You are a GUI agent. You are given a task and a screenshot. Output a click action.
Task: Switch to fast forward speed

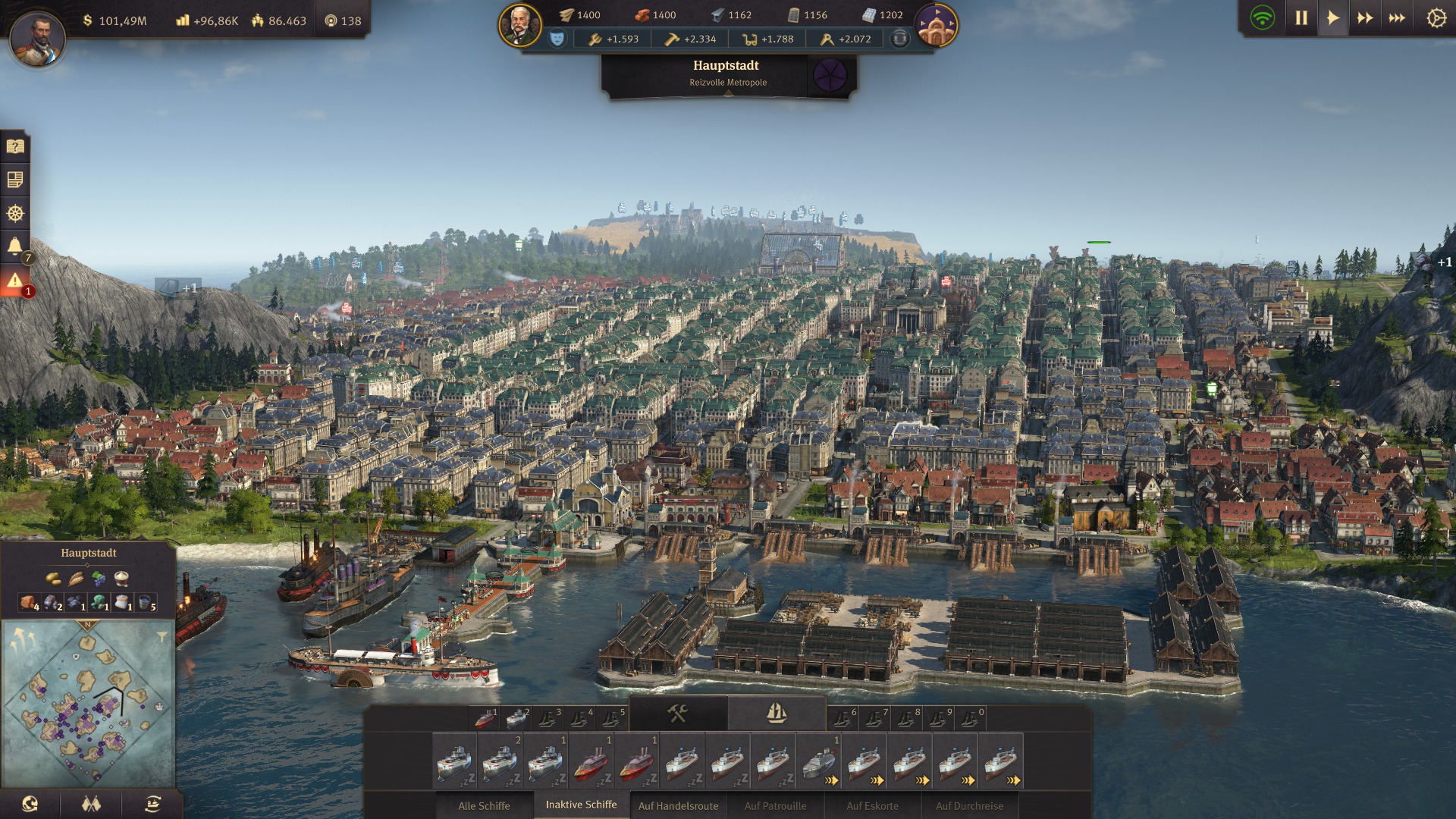point(1365,18)
